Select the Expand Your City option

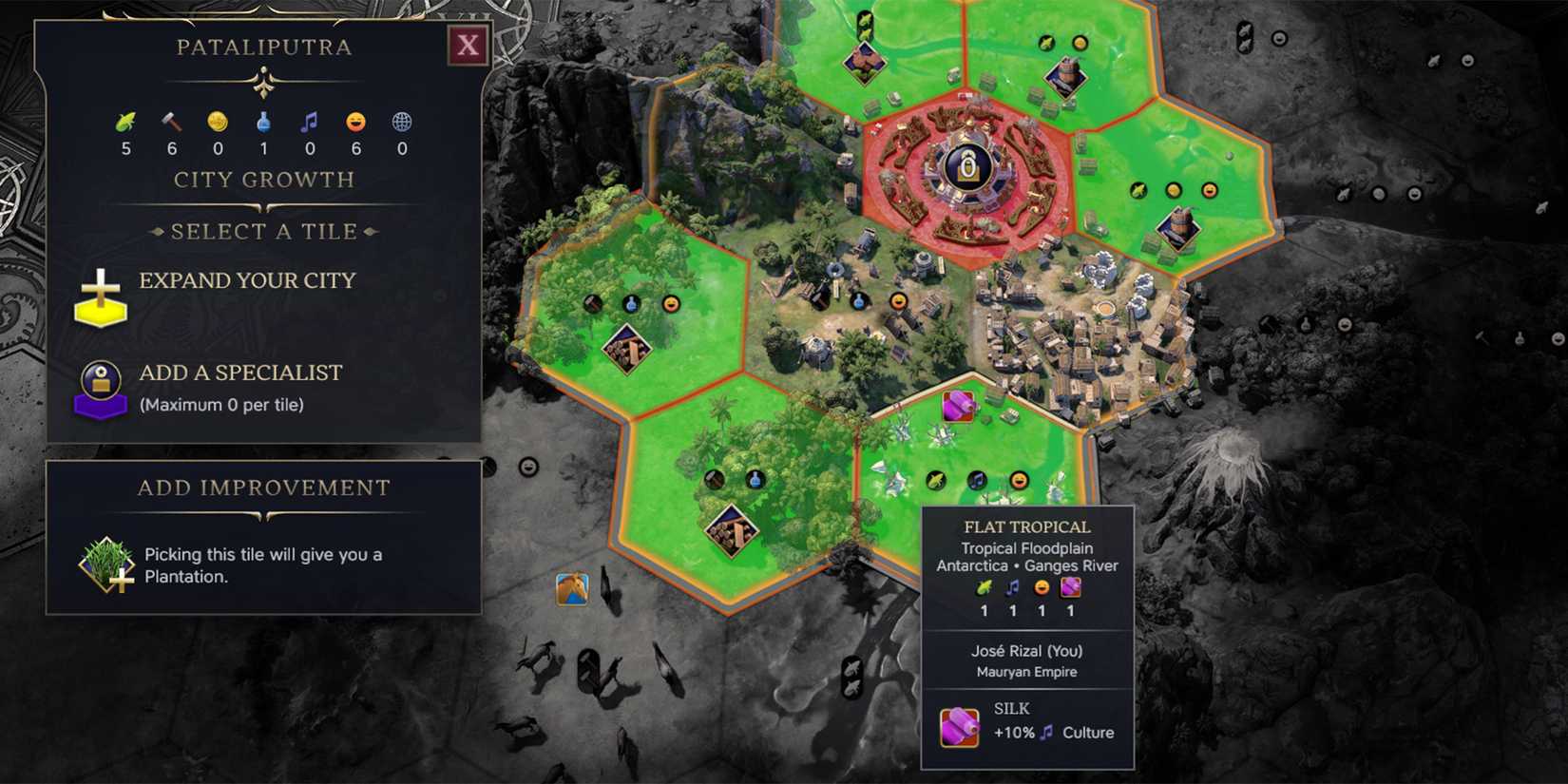[x=247, y=280]
